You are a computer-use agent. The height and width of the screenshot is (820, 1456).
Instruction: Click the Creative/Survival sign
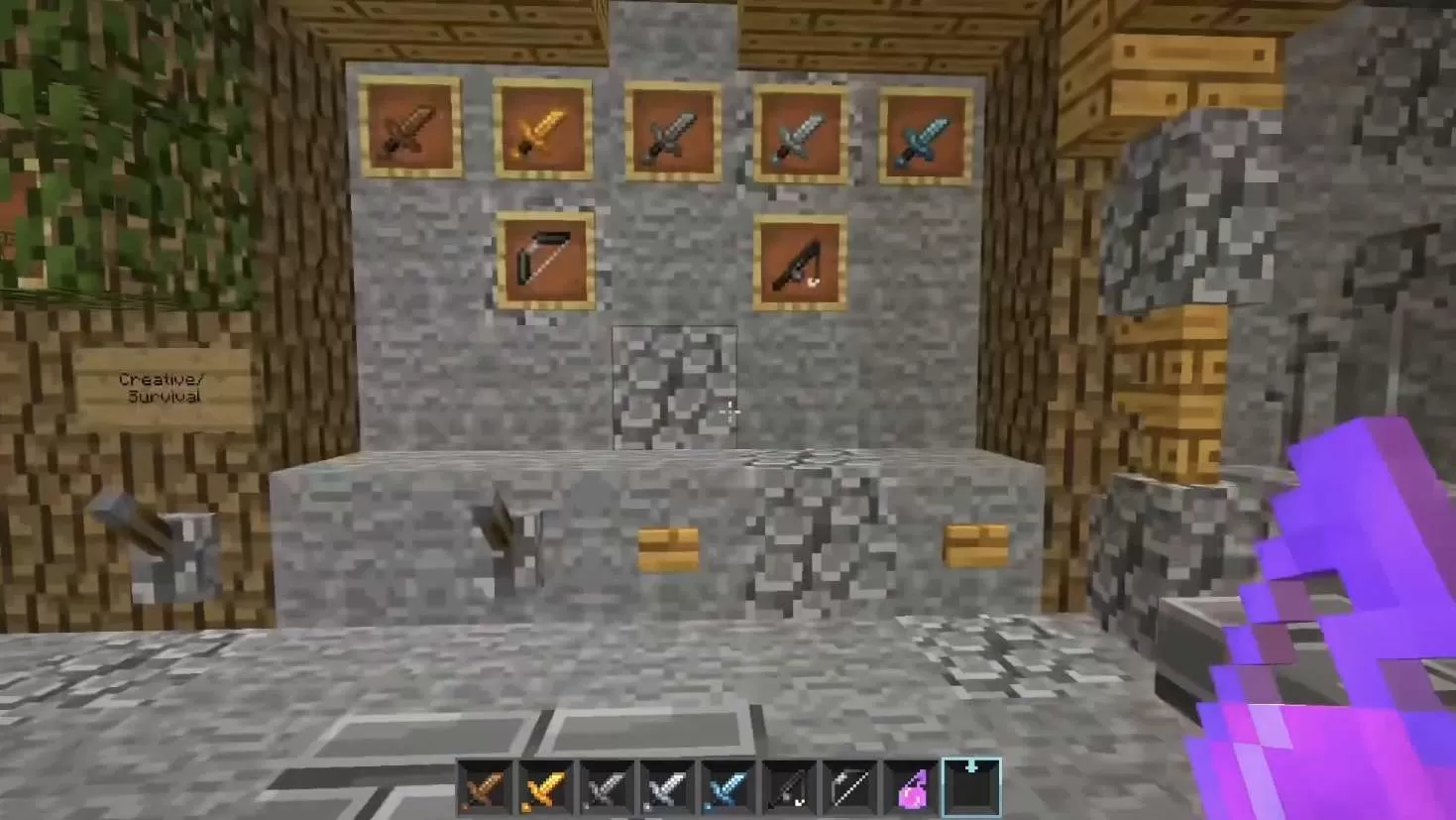(161, 387)
